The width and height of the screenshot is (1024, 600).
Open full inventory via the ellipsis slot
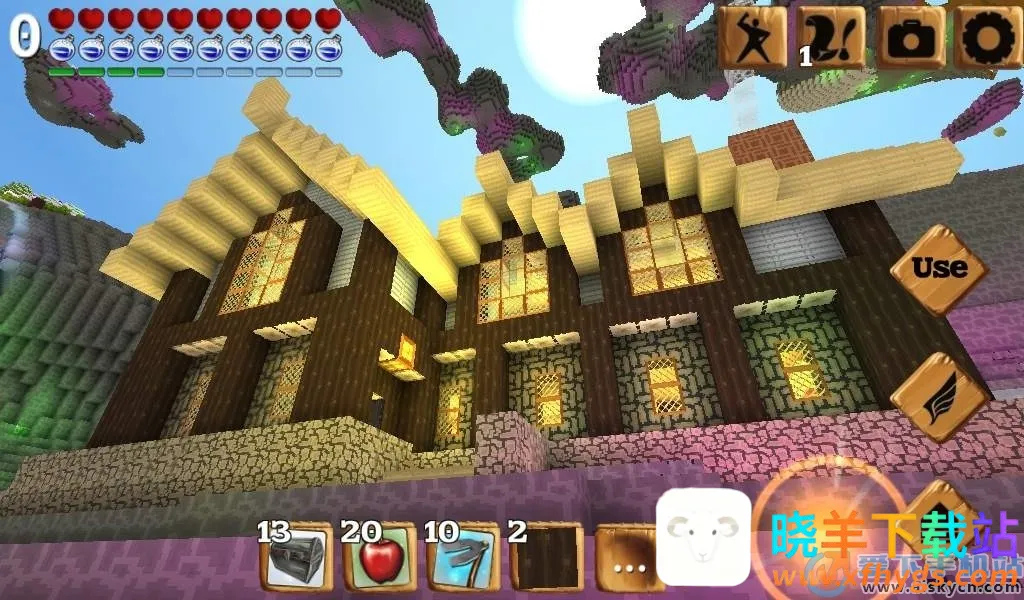coord(627,562)
